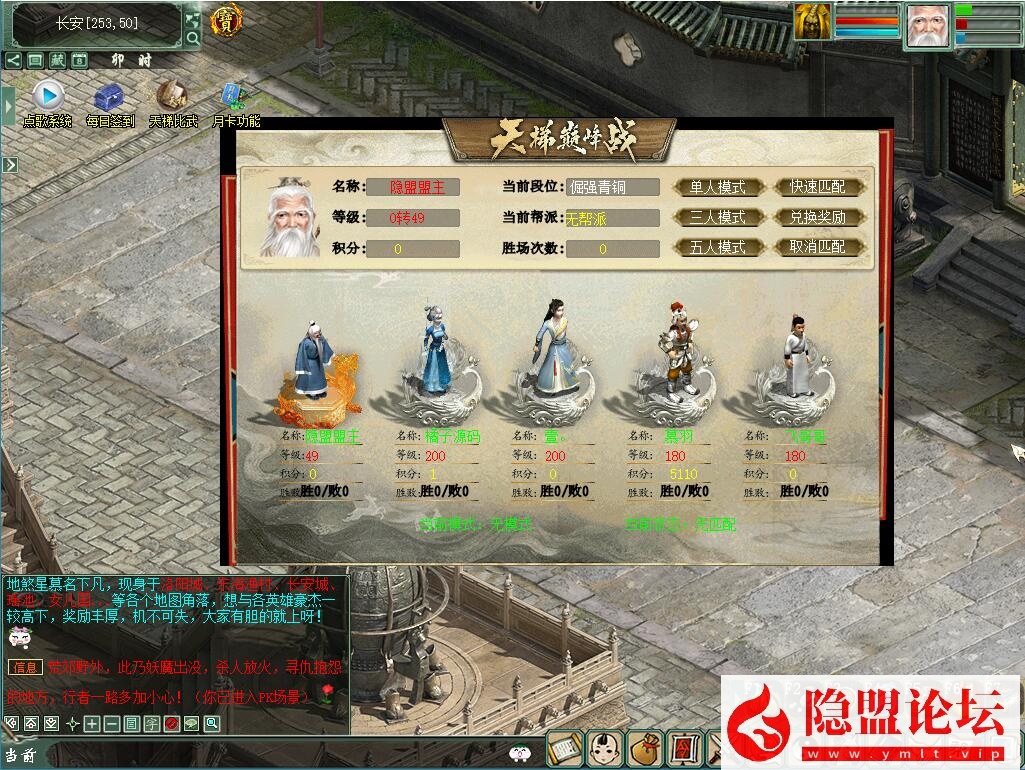Click the magnifier search button under map
The height and width of the screenshot is (770, 1025).
coord(192,39)
